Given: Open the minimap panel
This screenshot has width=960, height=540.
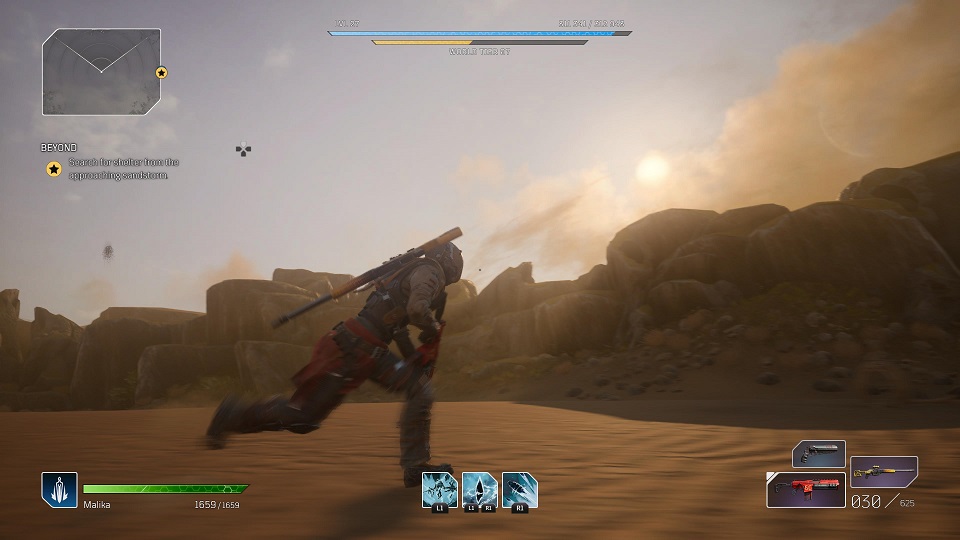Looking at the screenshot, I should [x=101, y=71].
